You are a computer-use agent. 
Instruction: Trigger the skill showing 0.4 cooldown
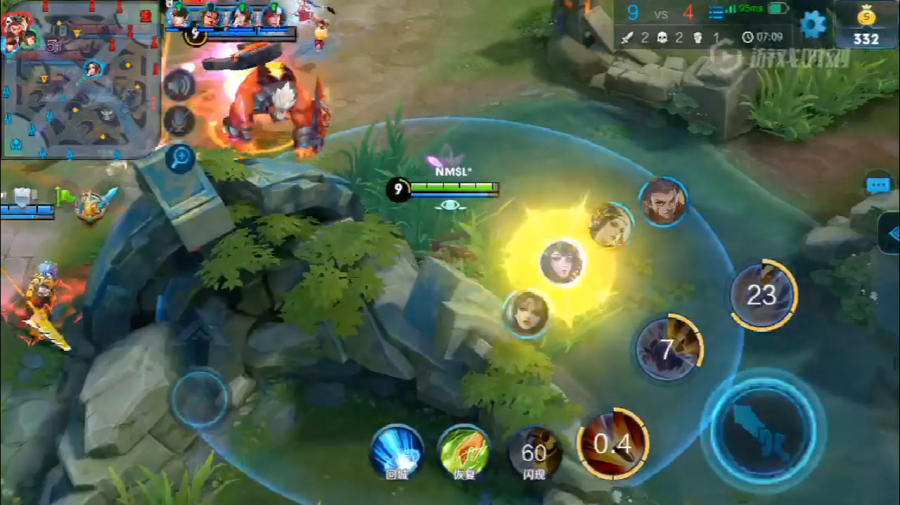(613, 444)
